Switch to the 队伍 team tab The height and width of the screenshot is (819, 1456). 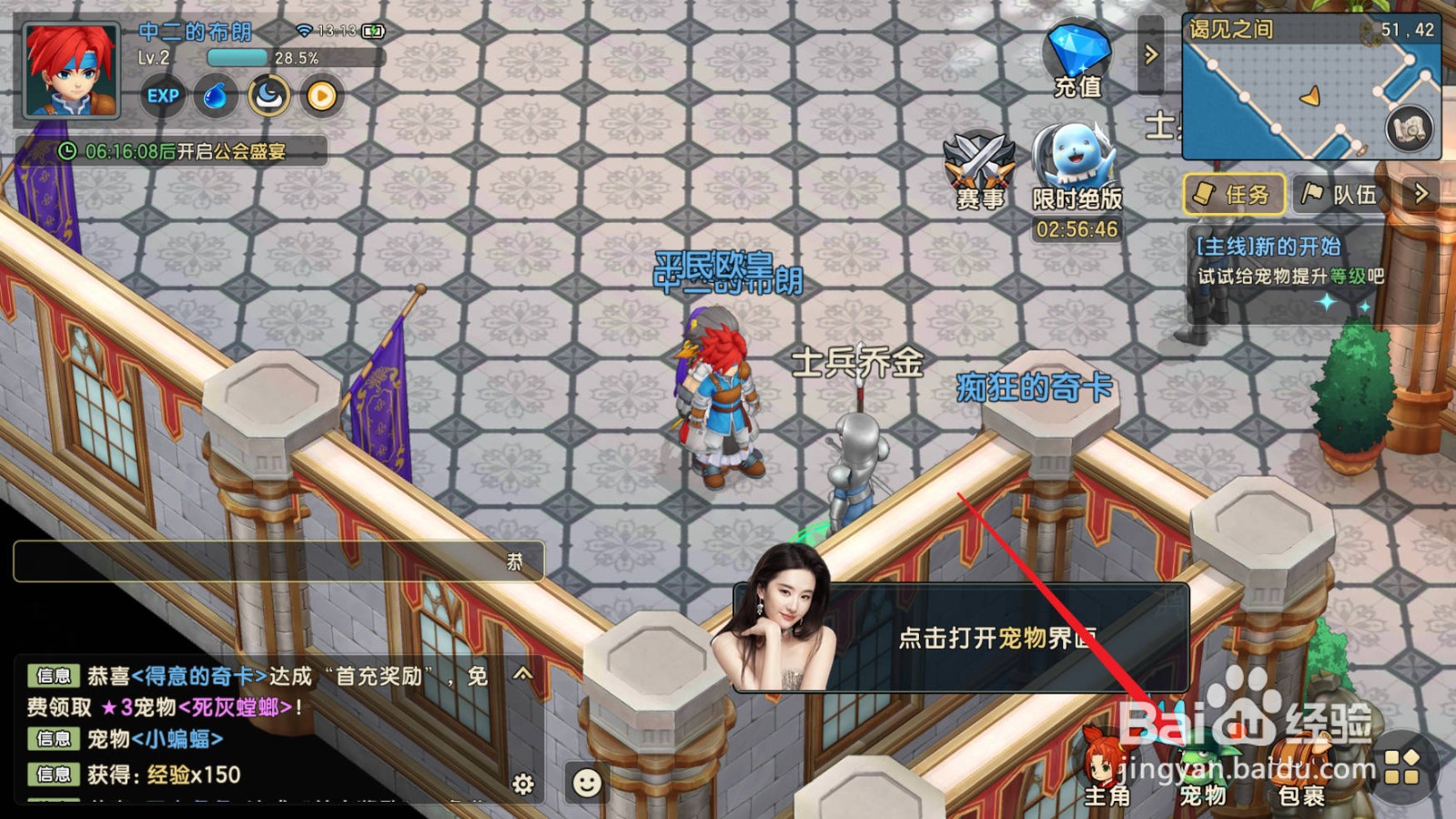[1338, 194]
